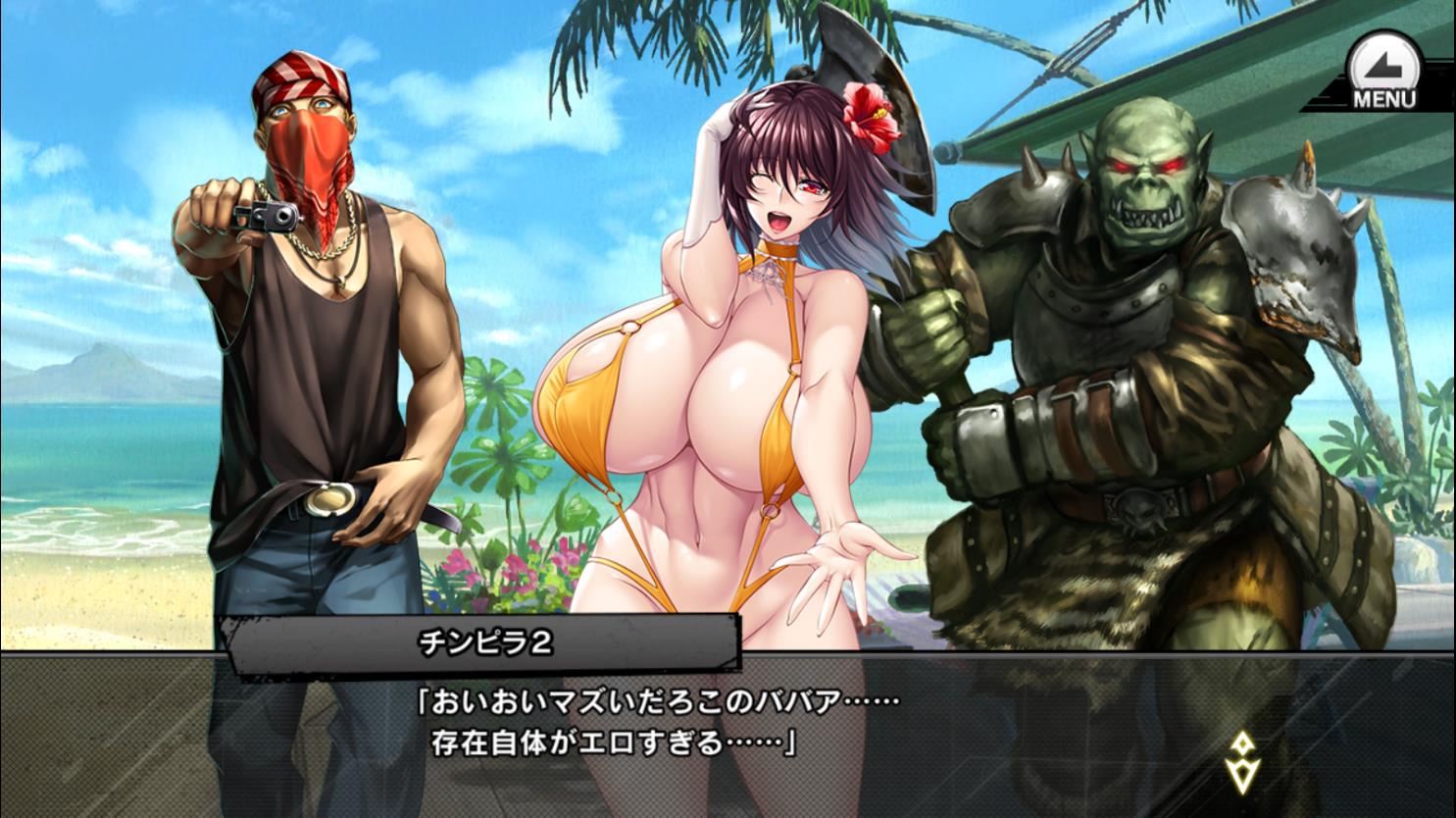The width and height of the screenshot is (1456, 818).
Task: Click the camera the masked thug is holding
Action: point(272,218)
